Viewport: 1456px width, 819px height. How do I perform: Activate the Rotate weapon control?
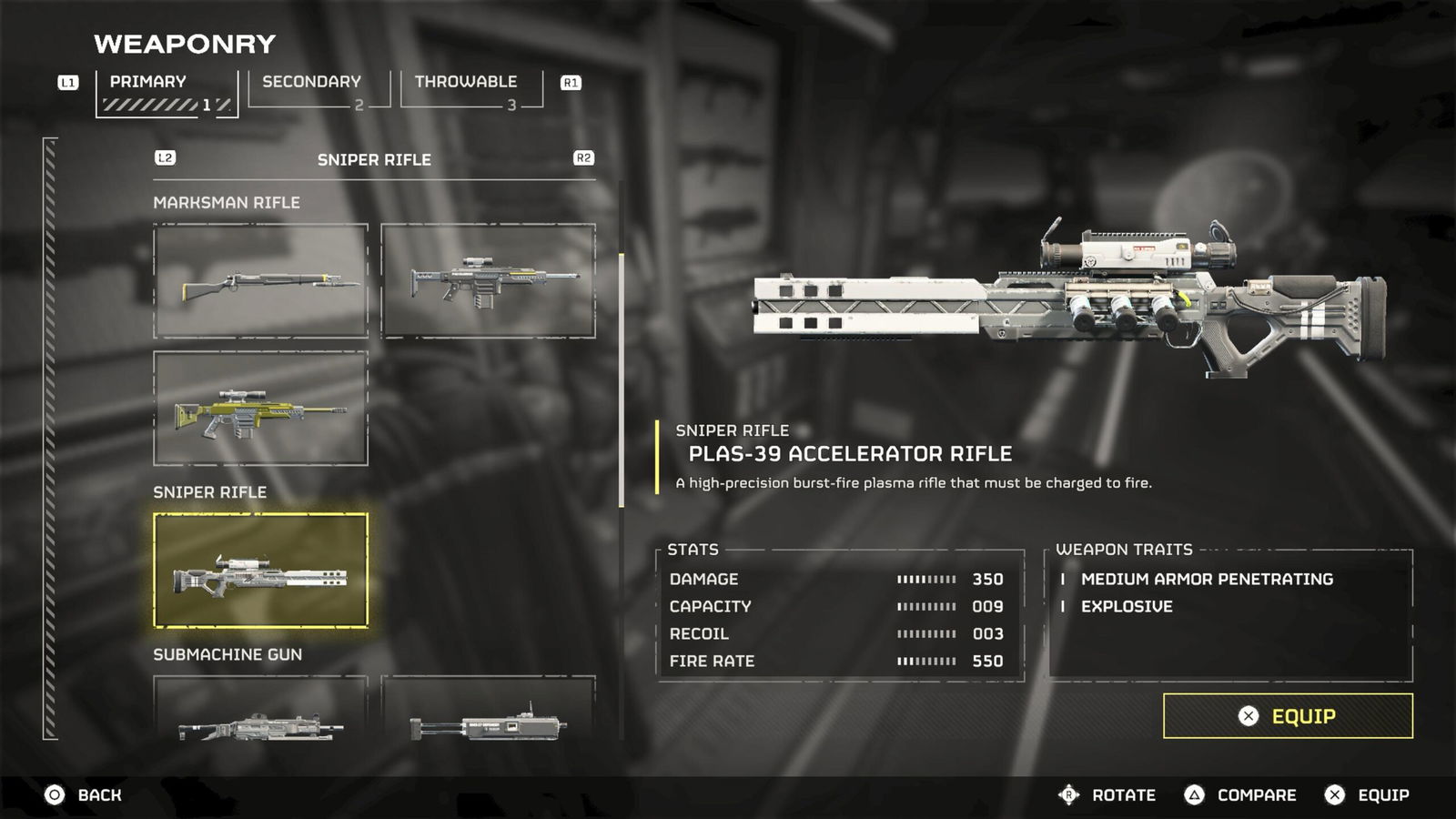pyautogui.click(x=1107, y=795)
